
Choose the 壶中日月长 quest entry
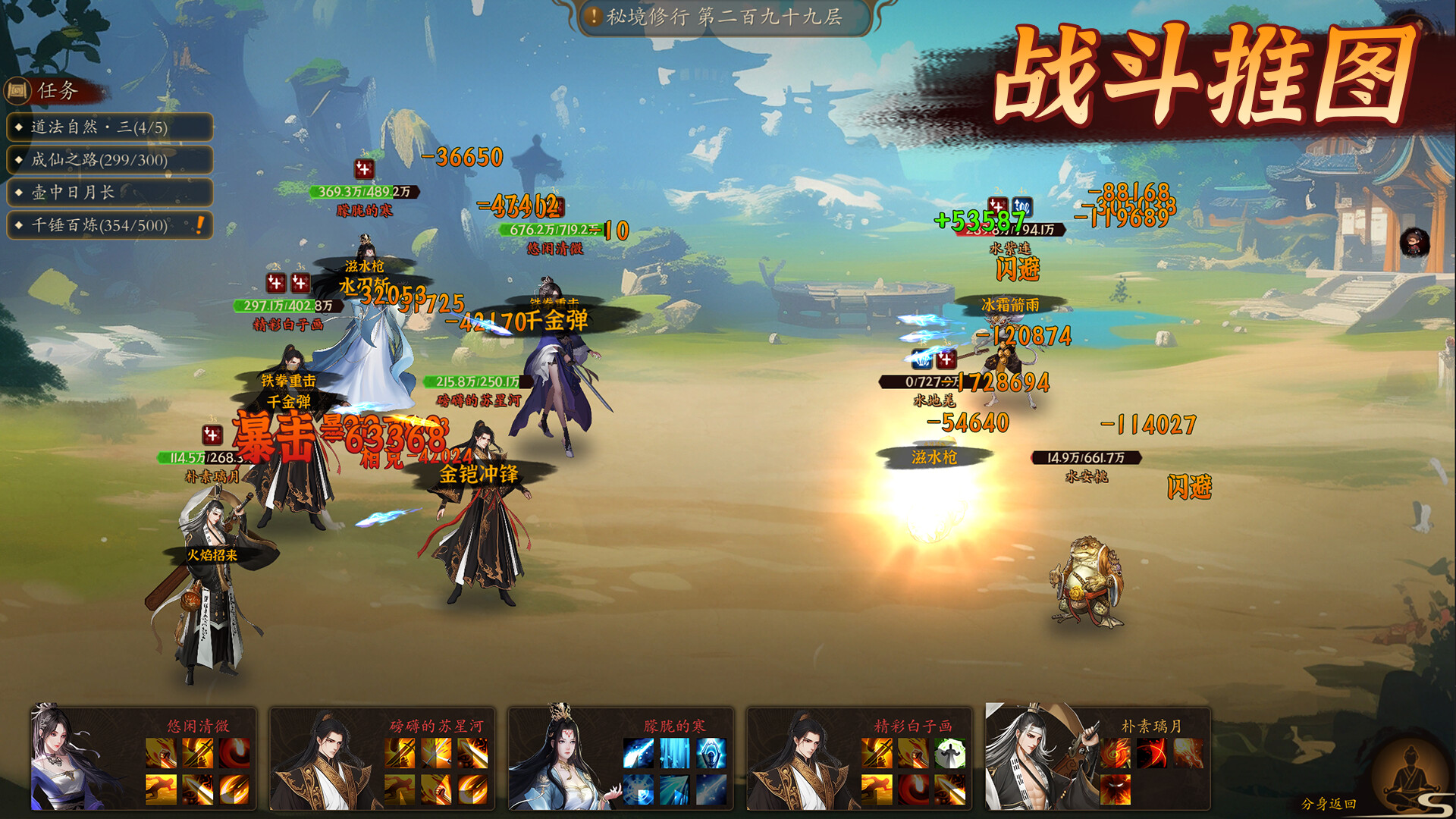pos(109,193)
